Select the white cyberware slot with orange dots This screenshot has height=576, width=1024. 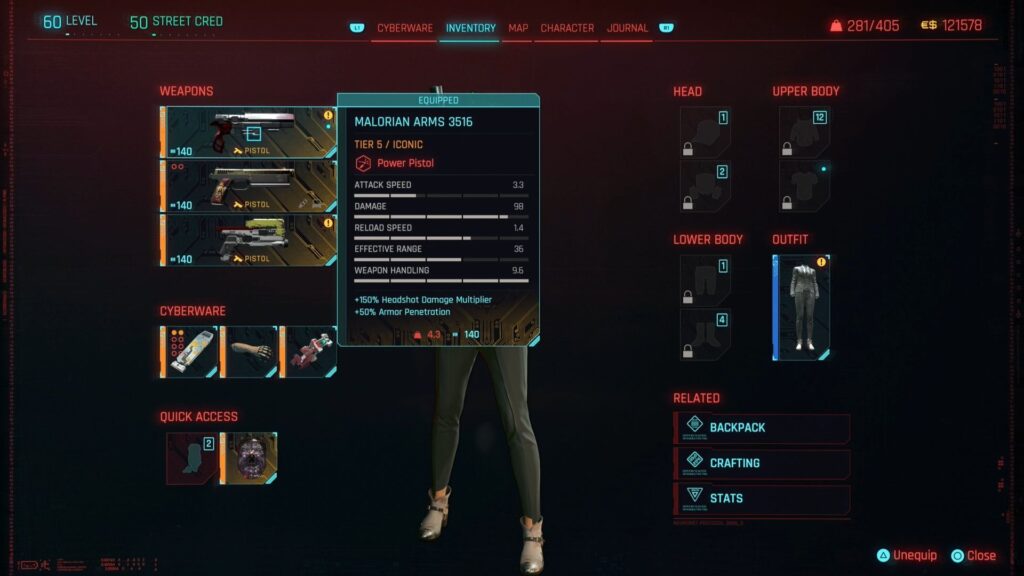[189, 352]
